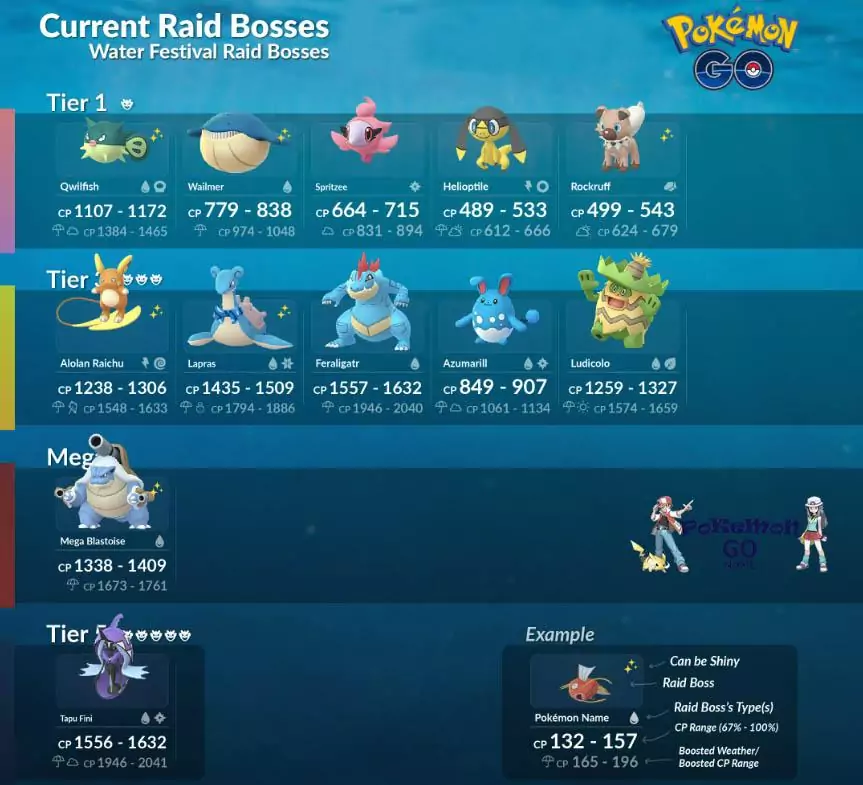Select the Qwilfish raid boss card
Viewport: 863px width, 785px height.
click(x=112, y=180)
